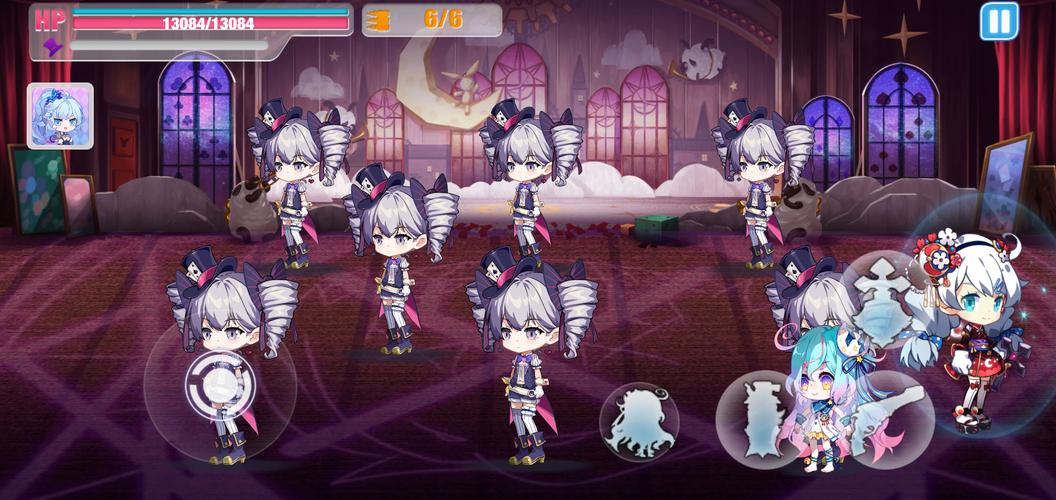Screen dimensions: 1056x500
Task: Activate the character silhouette skill button
Action: coord(639,421)
